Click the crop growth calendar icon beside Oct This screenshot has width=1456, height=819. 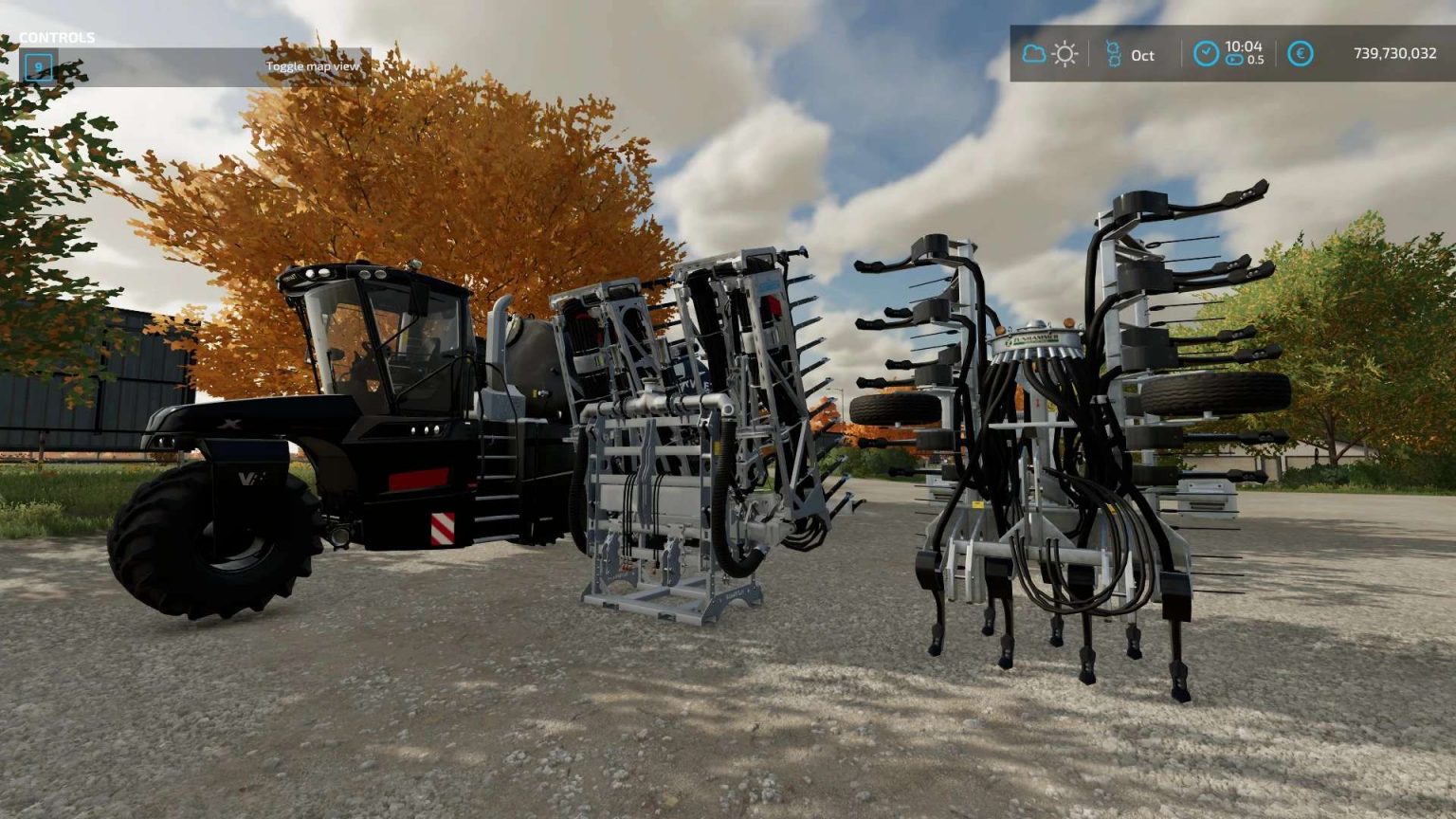1113,54
